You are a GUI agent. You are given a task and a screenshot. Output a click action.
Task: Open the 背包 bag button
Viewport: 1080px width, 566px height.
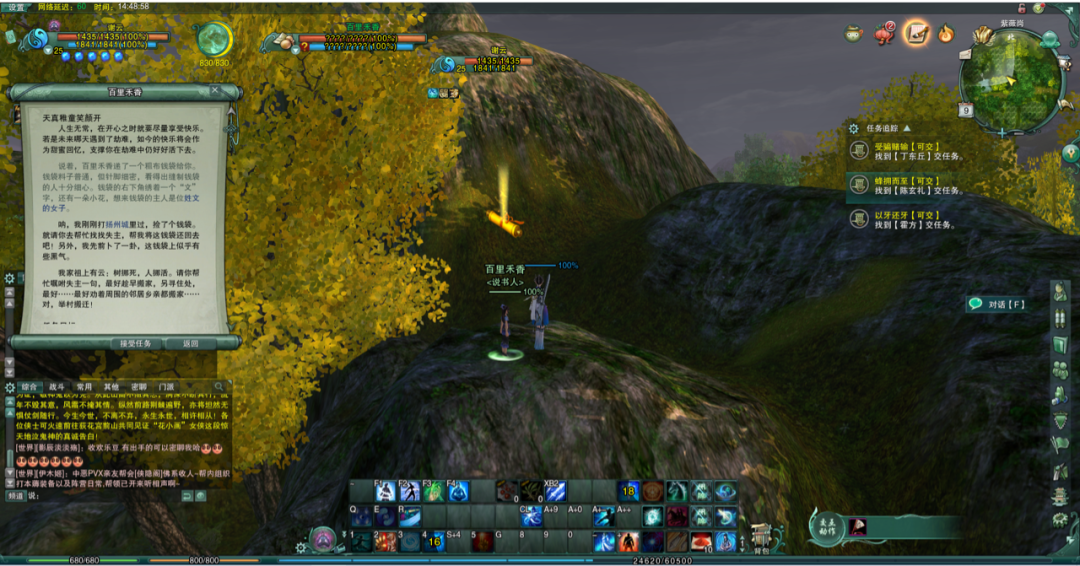coord(762,539)
